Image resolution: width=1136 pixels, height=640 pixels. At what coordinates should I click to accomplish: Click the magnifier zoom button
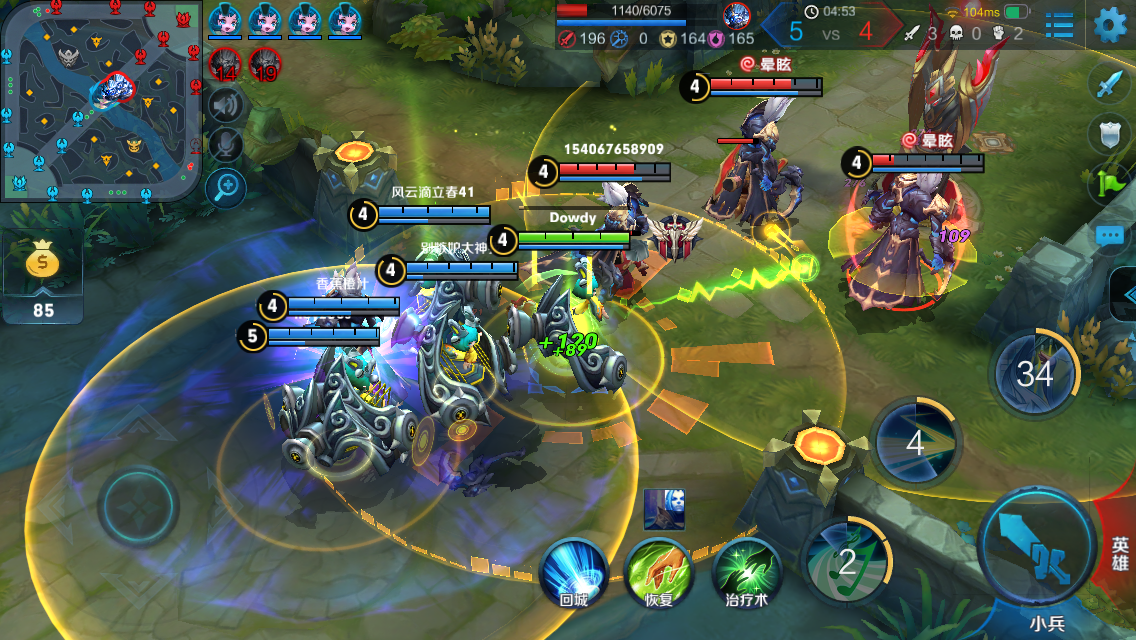pos(227,185)
